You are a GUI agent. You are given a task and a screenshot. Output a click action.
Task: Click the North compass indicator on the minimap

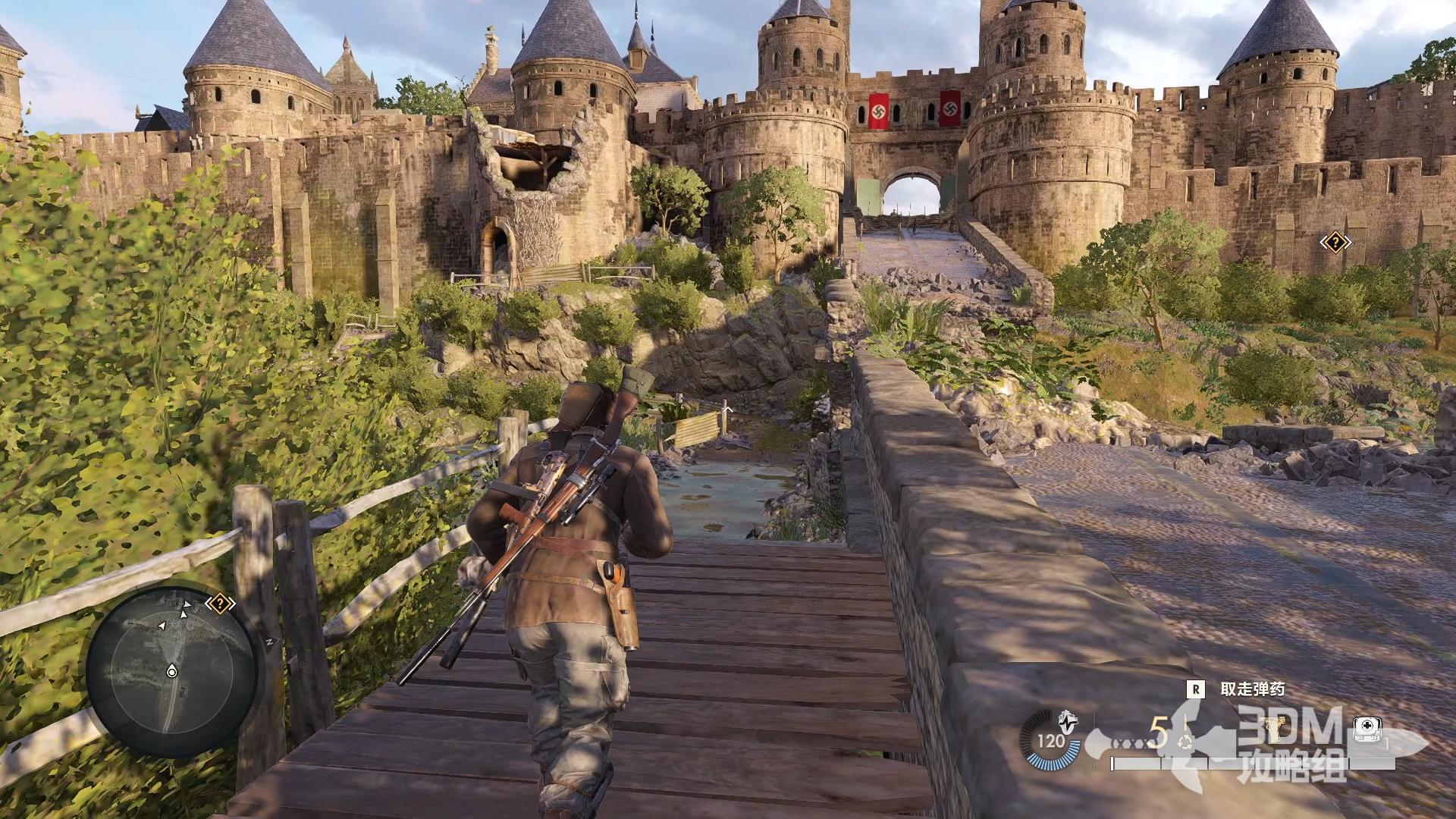(x=269, y=642)
